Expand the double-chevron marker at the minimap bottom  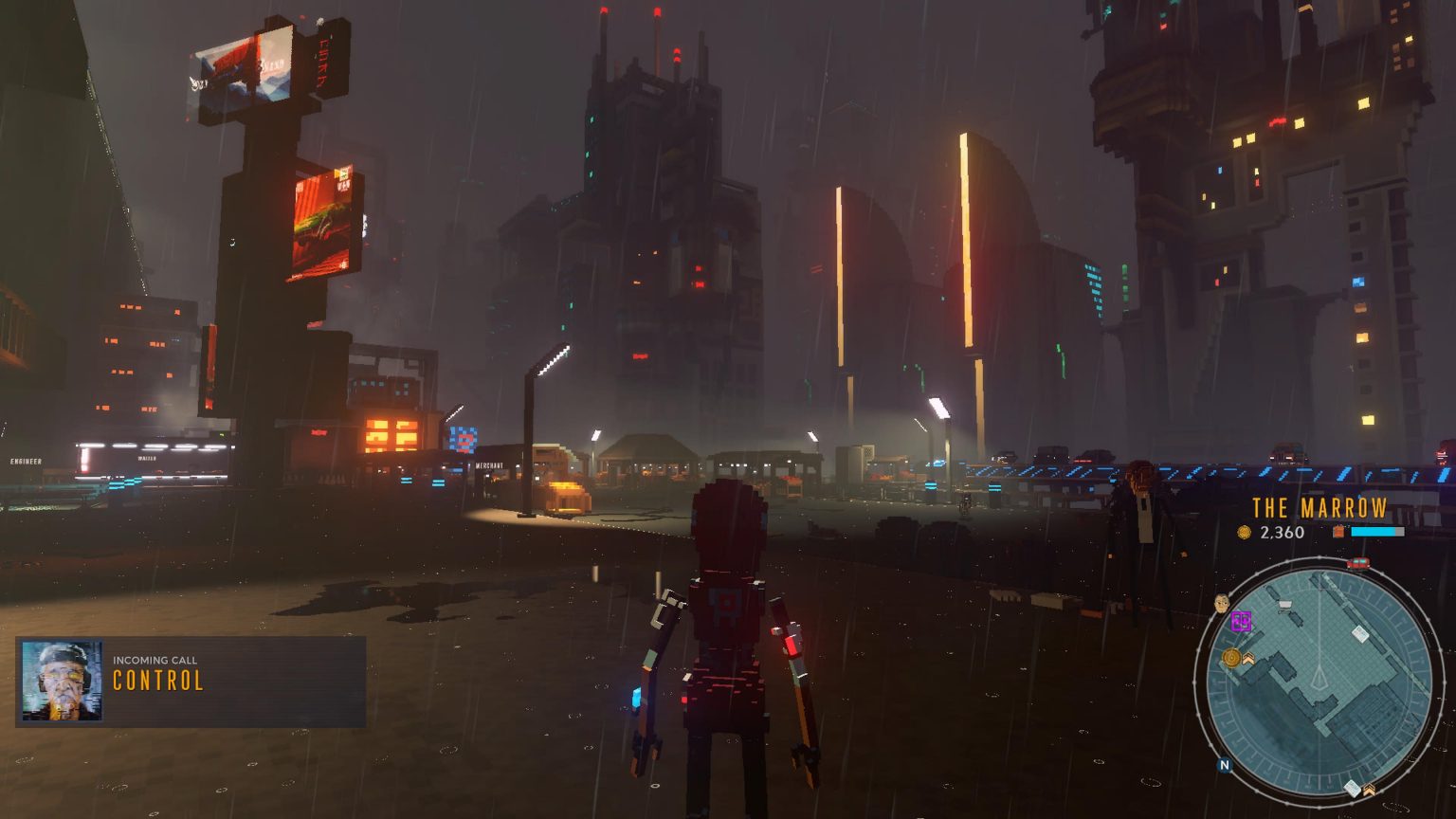tap(1369, 790)
